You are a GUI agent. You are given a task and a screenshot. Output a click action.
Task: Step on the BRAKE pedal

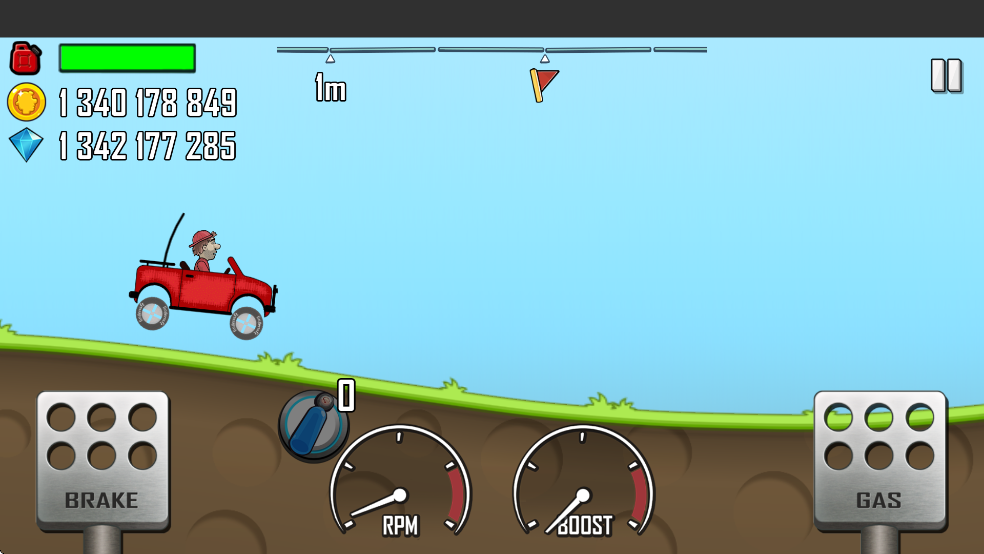tap(102, 459)
